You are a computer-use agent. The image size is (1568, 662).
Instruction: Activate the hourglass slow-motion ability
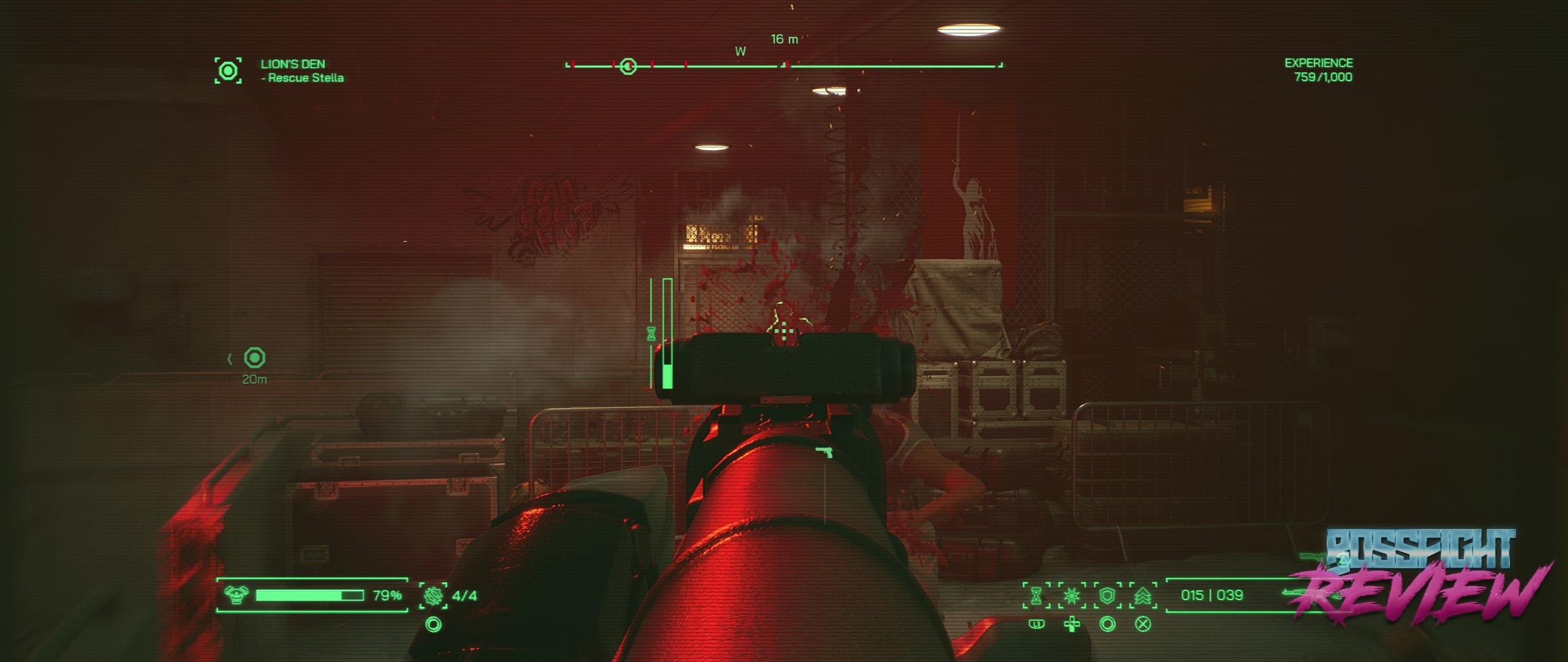(x=1036, y=596)
